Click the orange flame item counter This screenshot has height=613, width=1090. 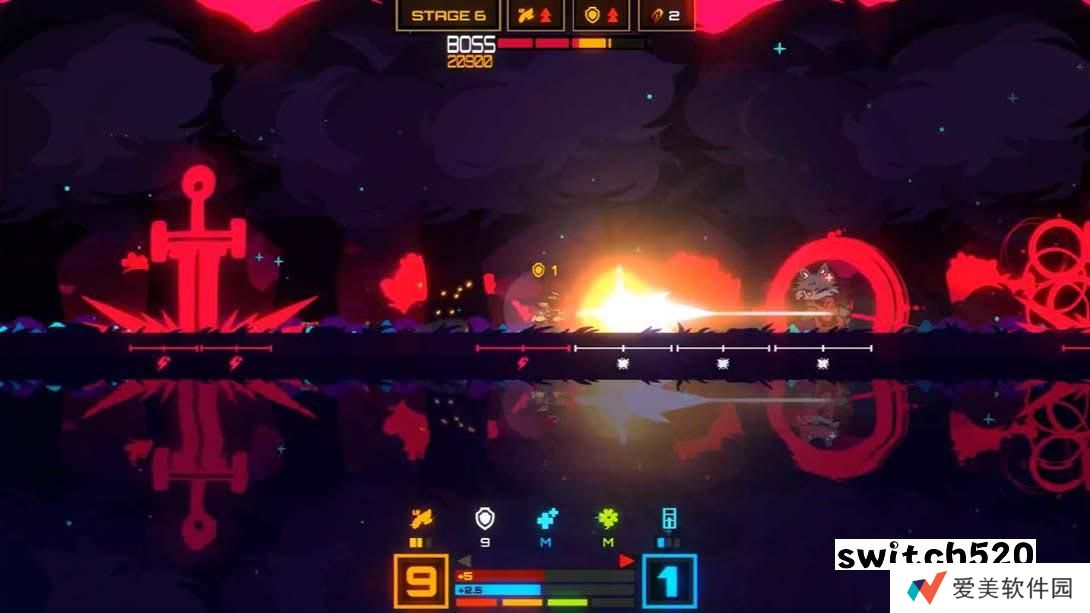click(x=666, y=16)
